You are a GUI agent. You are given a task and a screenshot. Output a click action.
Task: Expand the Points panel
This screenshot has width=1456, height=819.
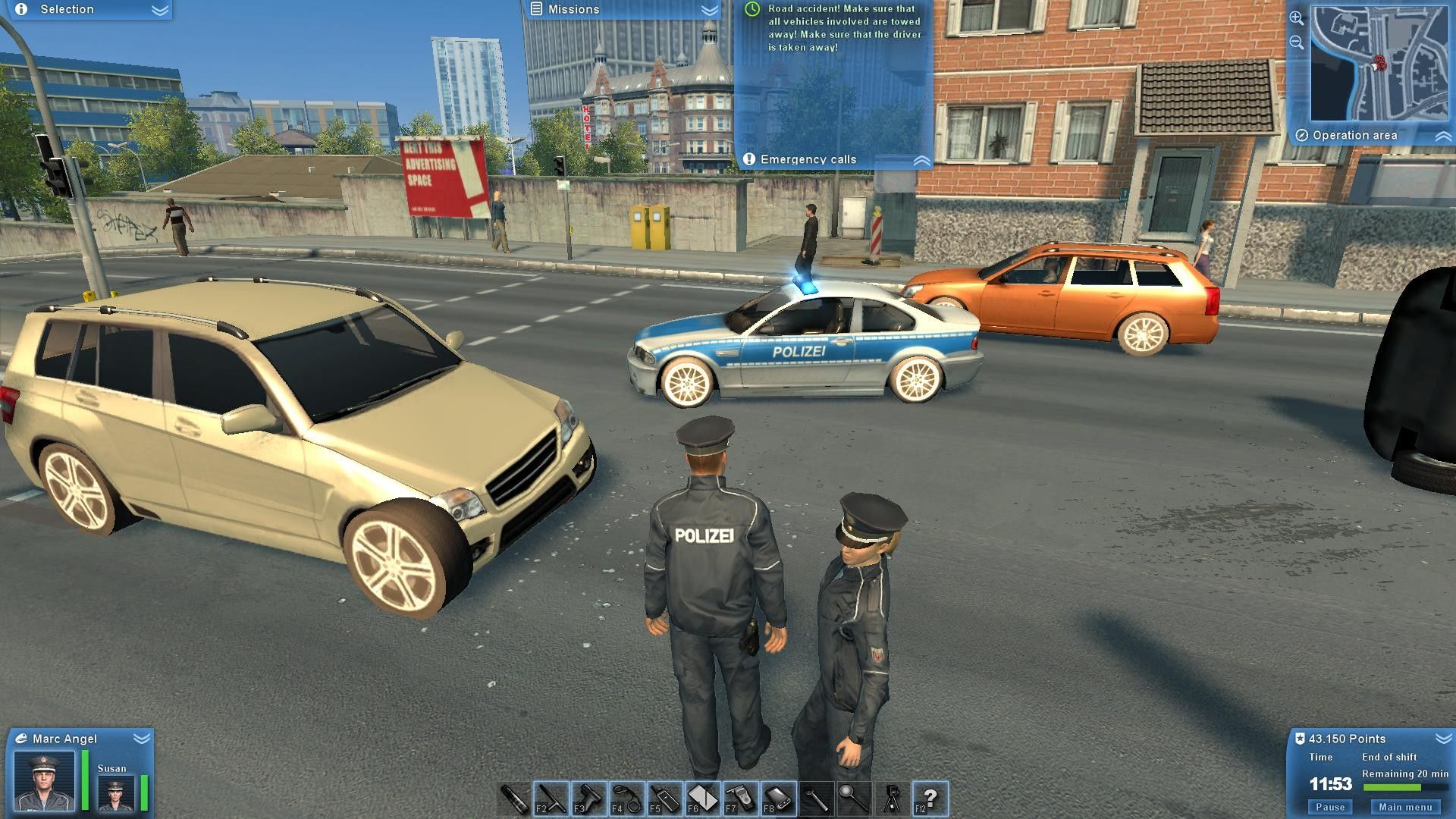click(x=1442, y=738)
